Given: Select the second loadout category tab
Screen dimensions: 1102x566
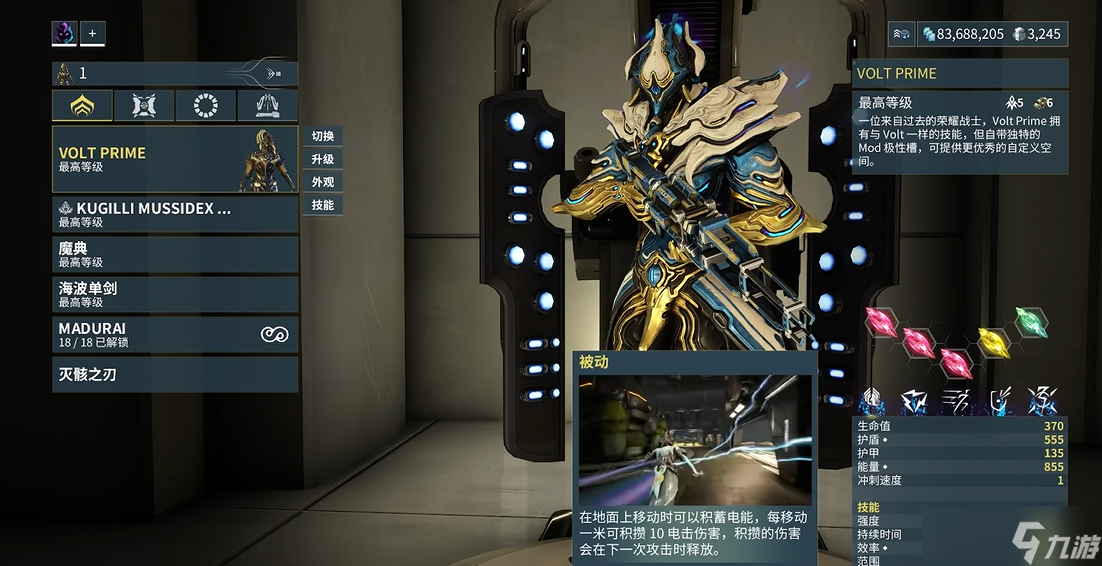Looking at the screenshot, I should point(144,105).
